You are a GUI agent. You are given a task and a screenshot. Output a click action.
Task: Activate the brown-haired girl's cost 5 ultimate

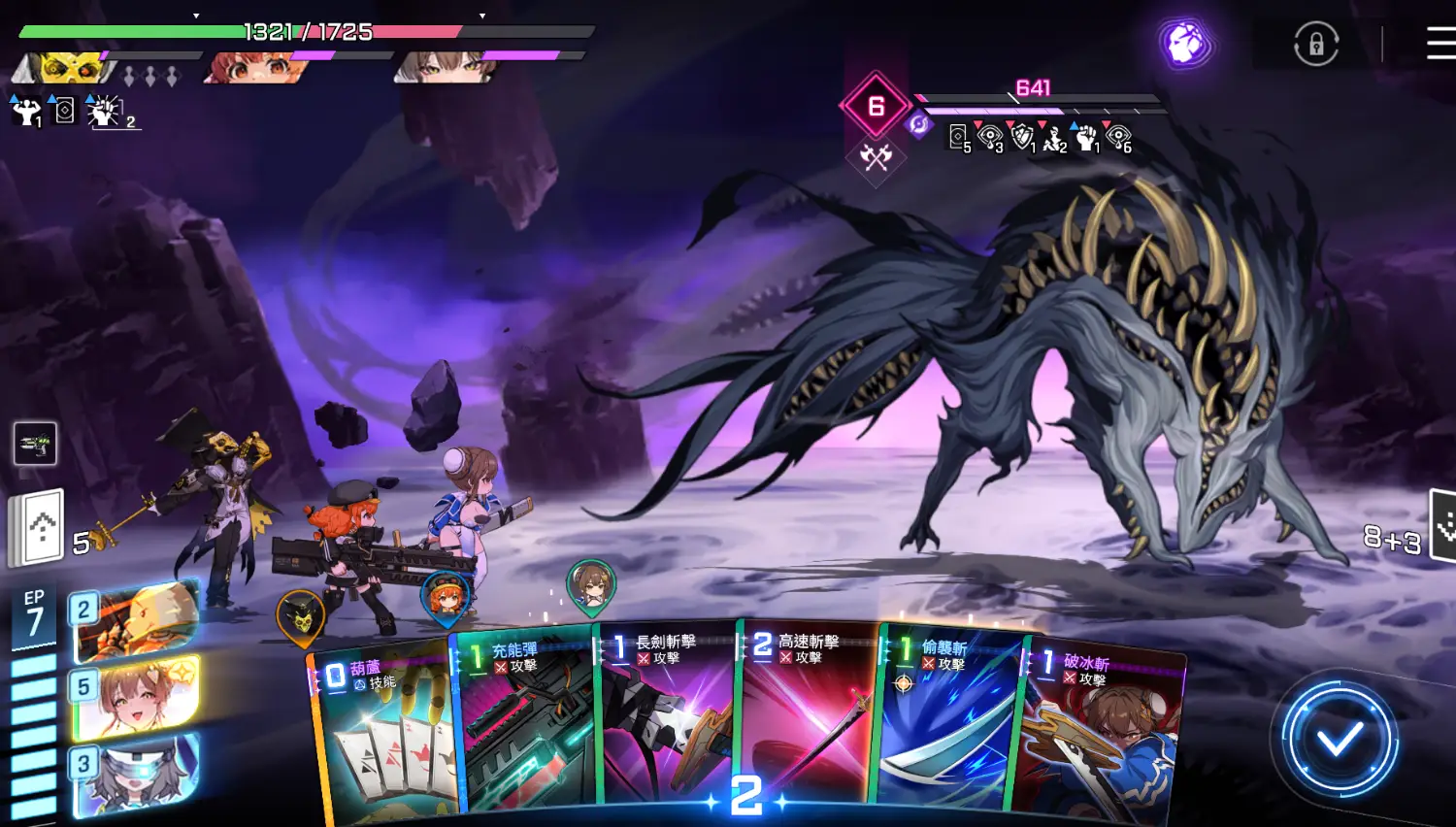136,697
